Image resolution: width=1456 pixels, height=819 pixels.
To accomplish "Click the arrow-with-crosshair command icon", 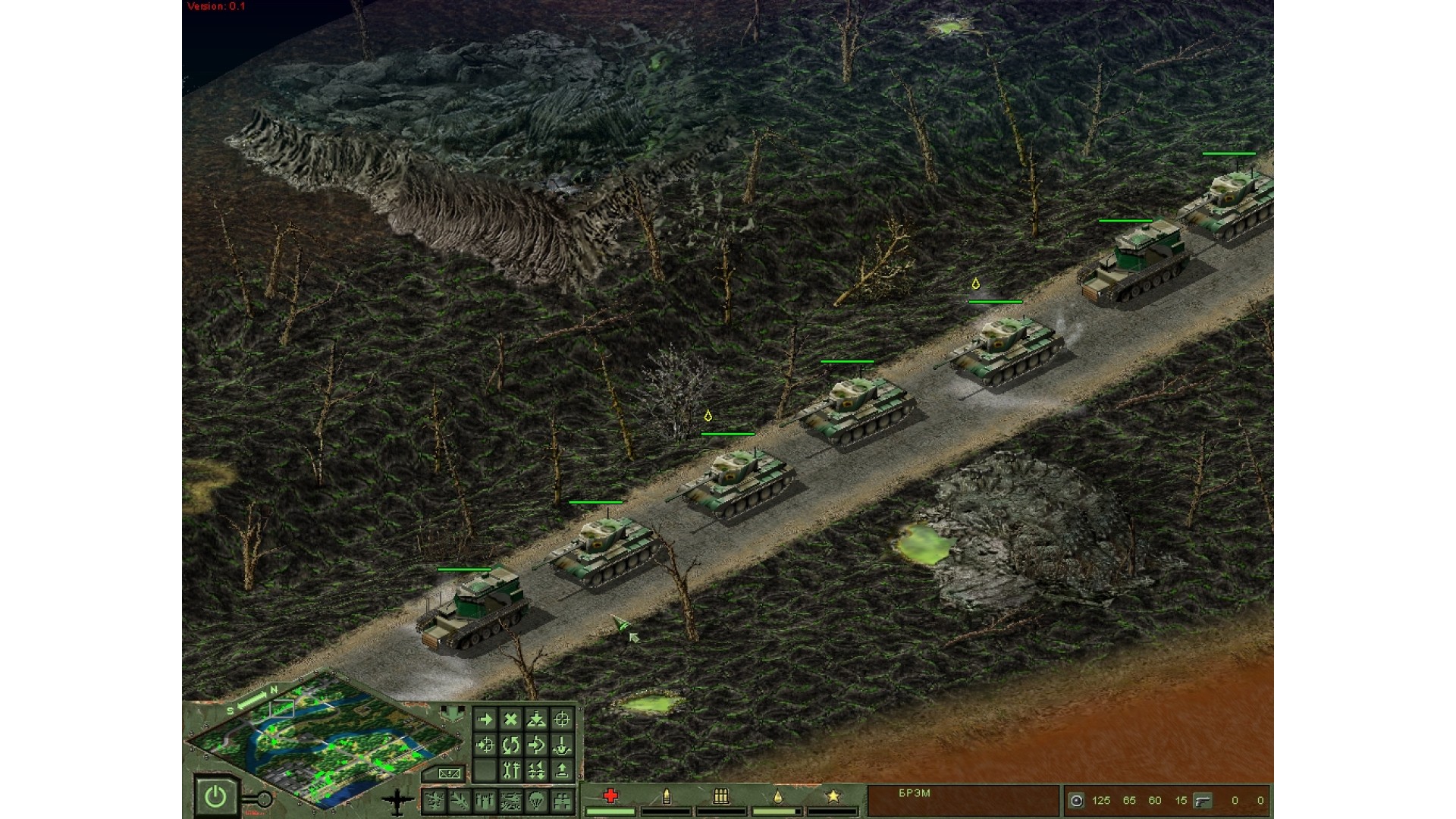I will [x=485, y=745].
